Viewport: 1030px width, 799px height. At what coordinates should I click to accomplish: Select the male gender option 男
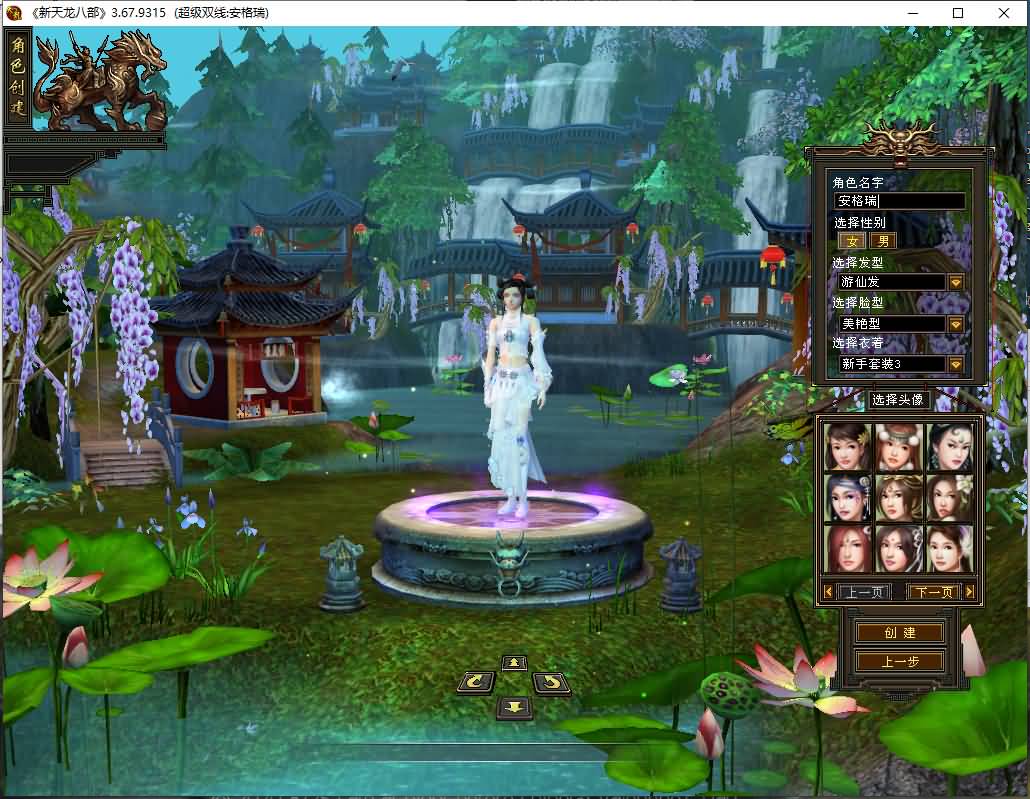pos(882,241)
